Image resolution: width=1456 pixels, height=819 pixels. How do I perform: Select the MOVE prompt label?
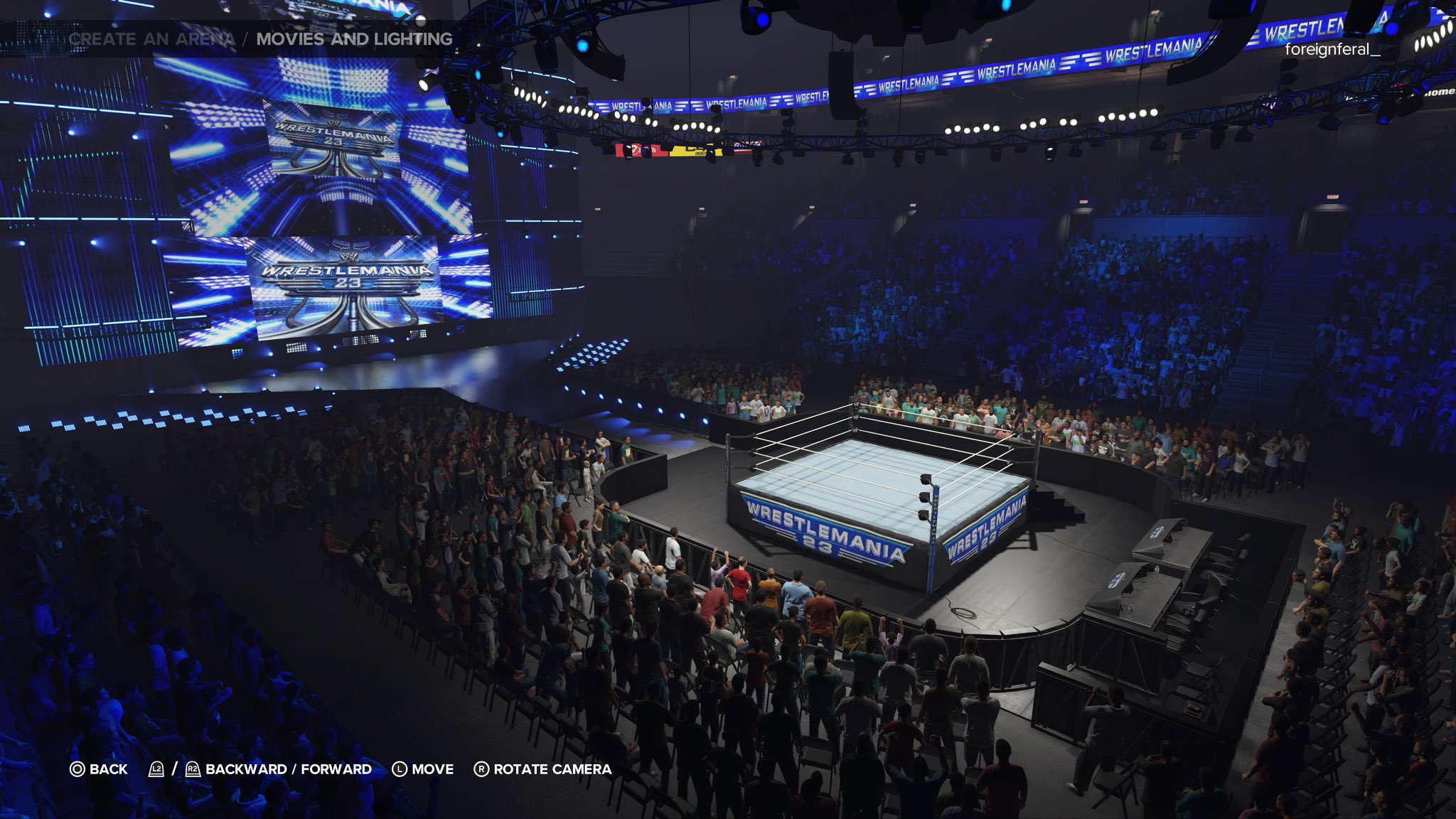434,769
